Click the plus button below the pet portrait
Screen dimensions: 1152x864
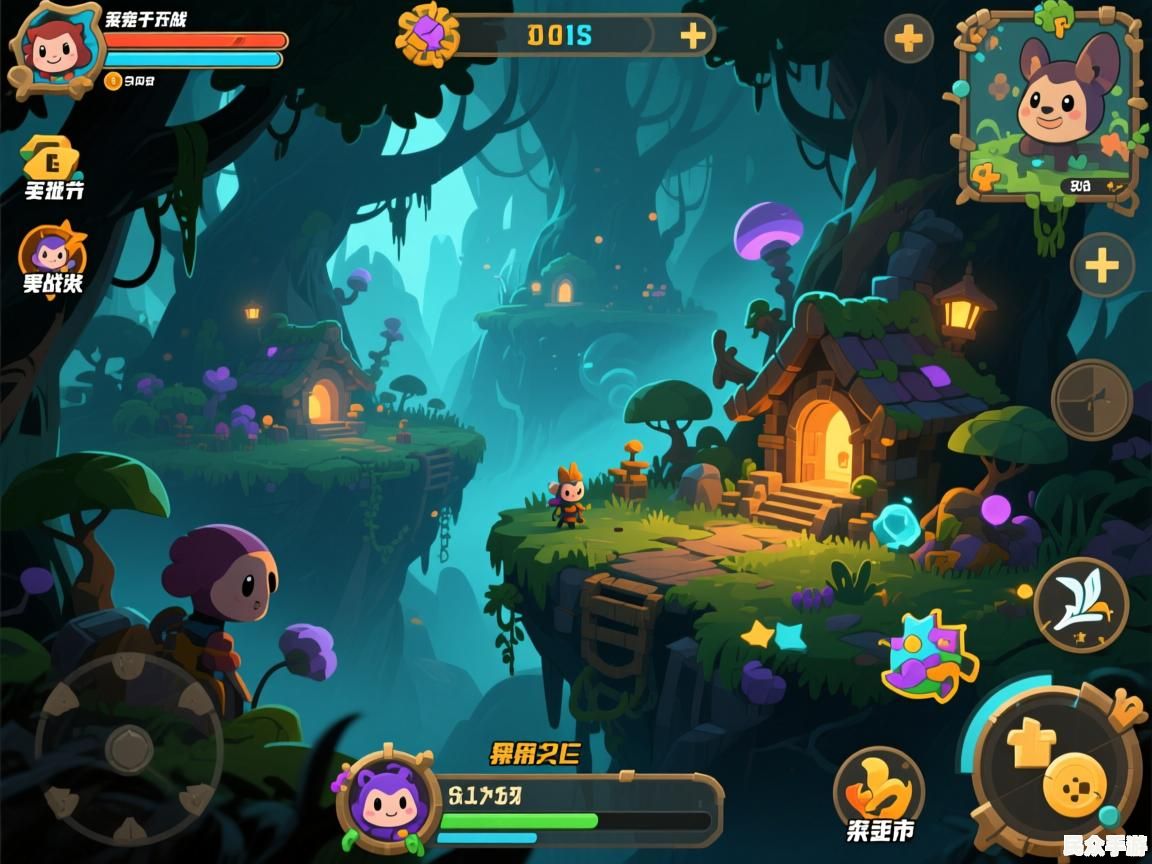1102,265
